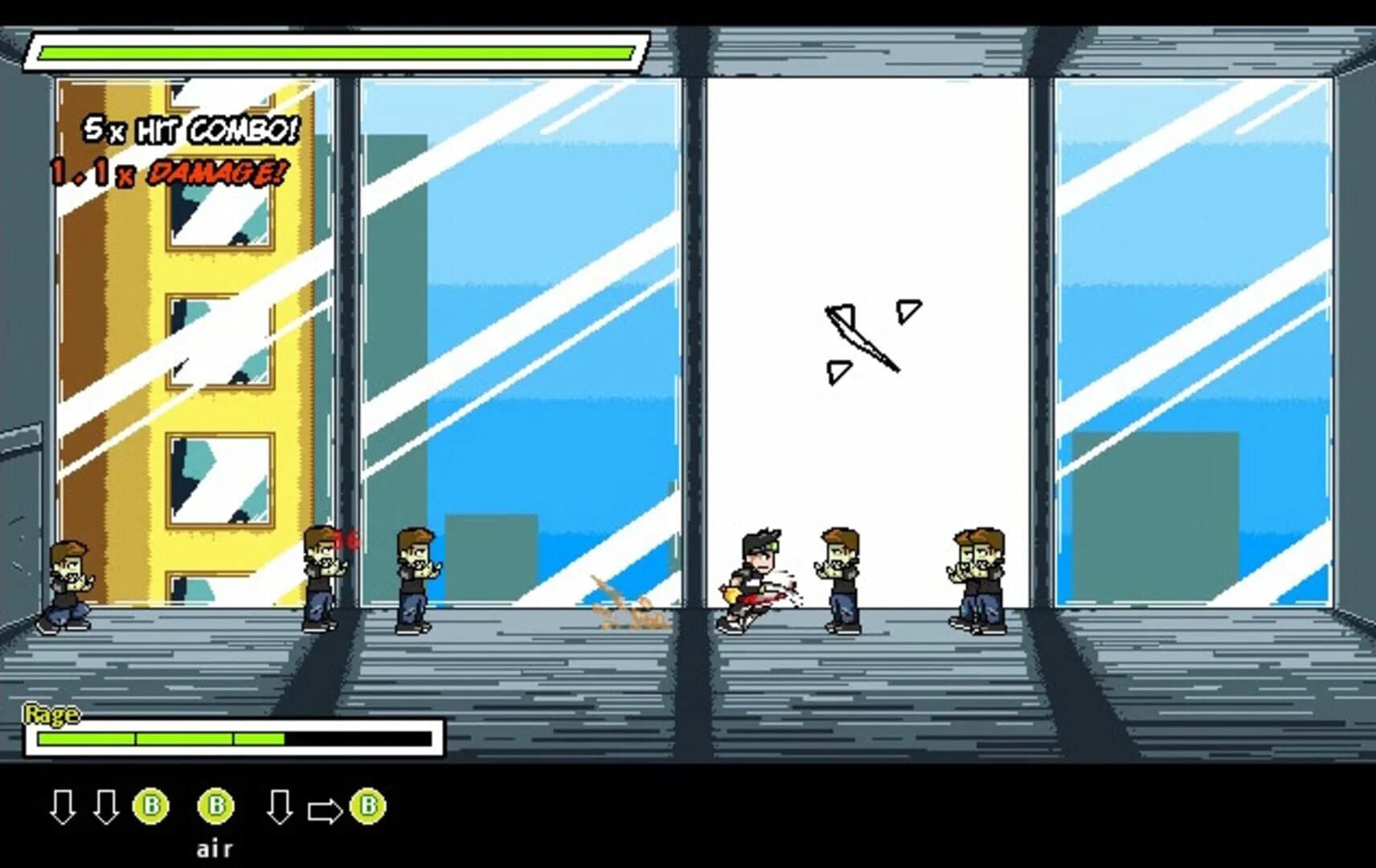Expand the '5x HIT COMBO!' counter
Viewport: 1376px width, 868px height.
pos(189,129)
